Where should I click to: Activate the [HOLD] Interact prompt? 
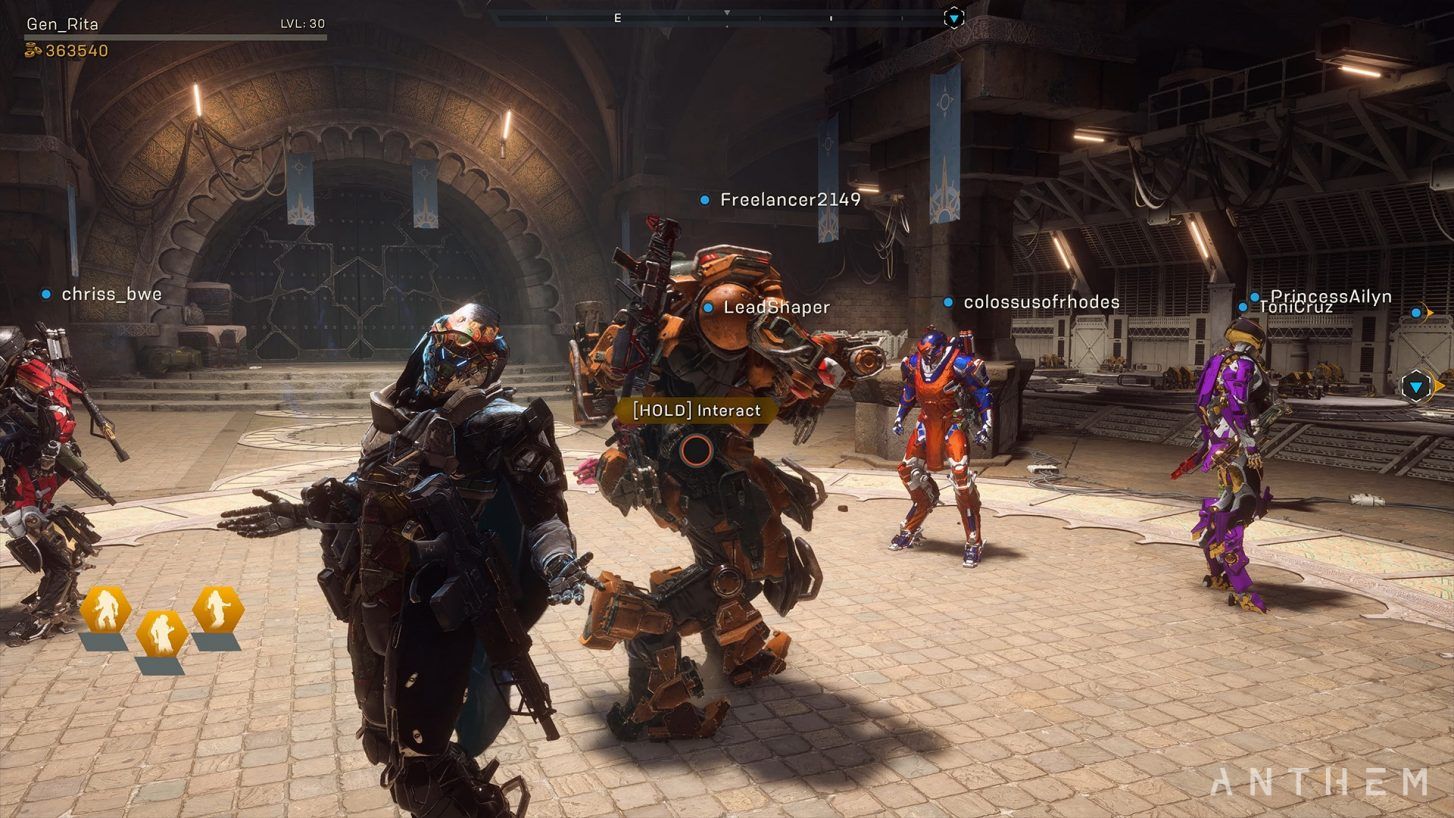tap(696, 410)
